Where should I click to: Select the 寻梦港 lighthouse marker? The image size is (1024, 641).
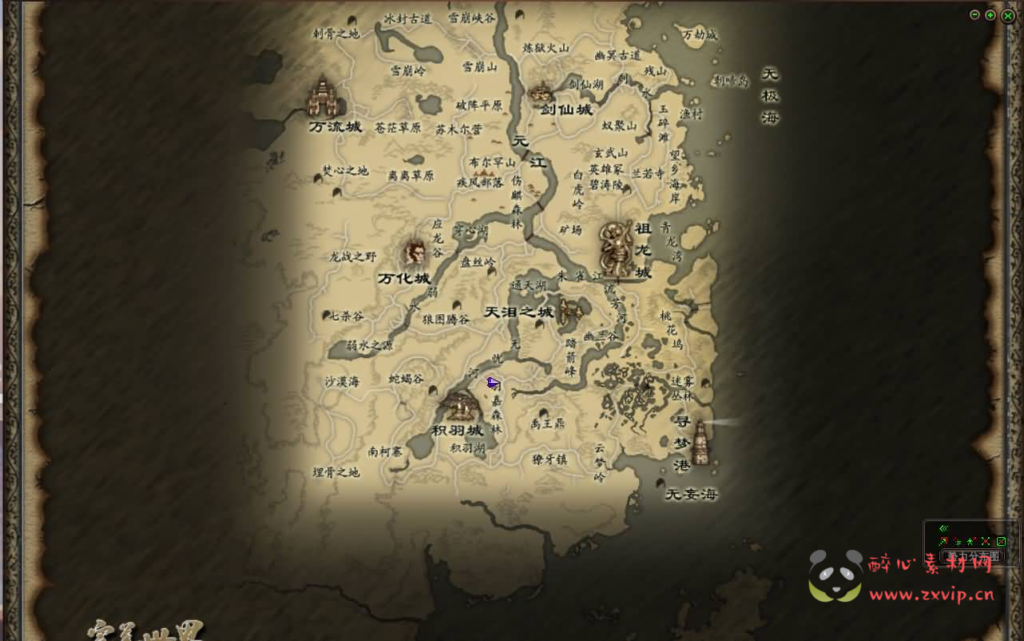coord(700,443)
